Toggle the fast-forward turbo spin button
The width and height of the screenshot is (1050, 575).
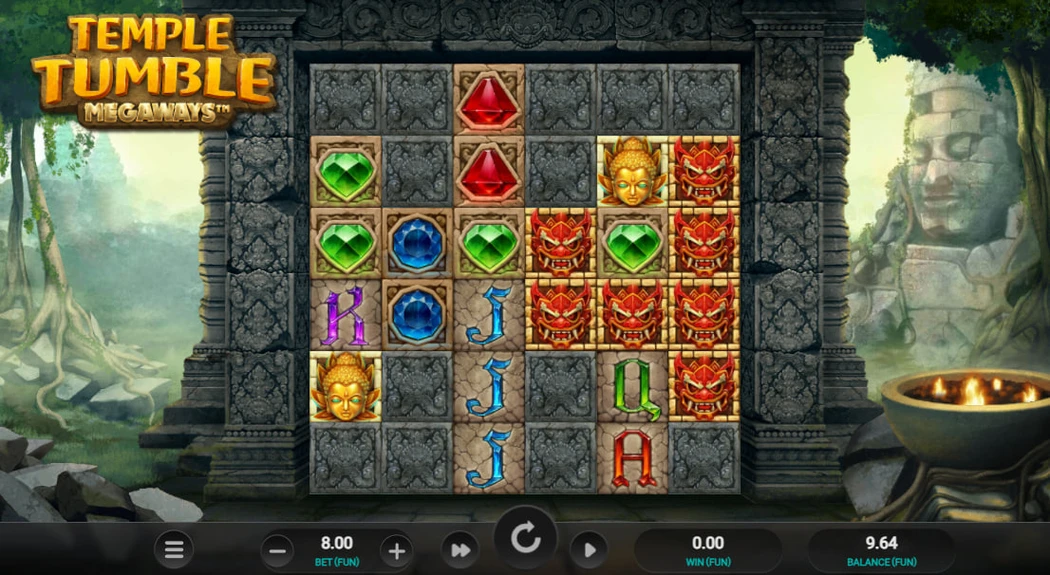[x=460, y=549]
